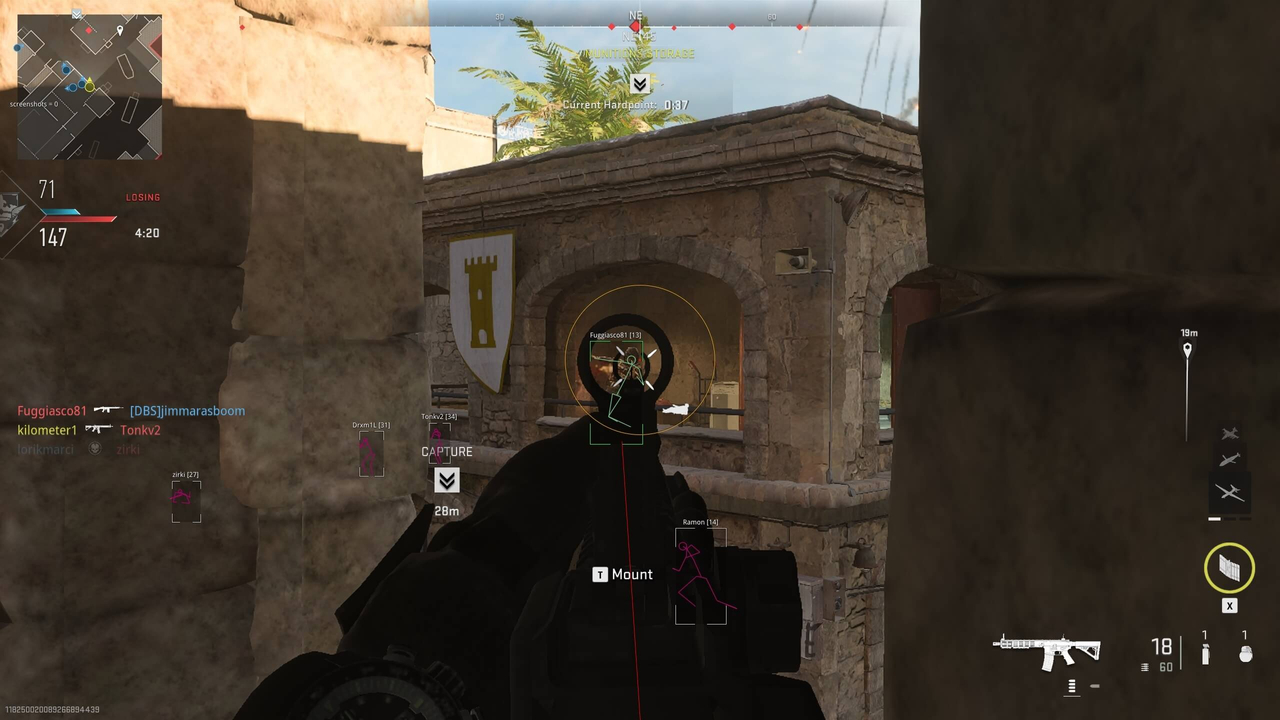Click the equipped assault rifle icon
1280x720 pixels.
pos(1047,650)
